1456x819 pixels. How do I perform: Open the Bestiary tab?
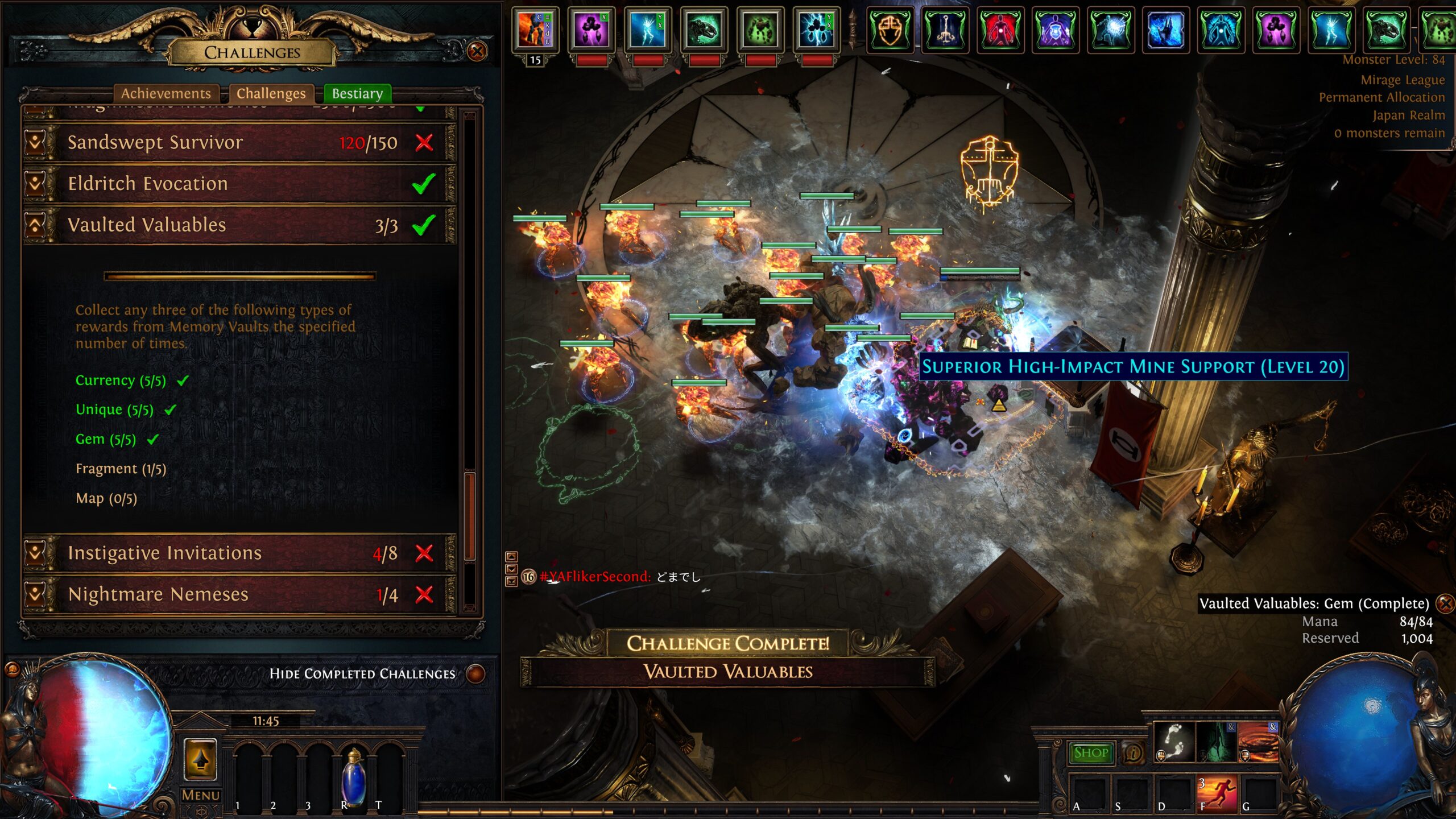tap(357, 93)
